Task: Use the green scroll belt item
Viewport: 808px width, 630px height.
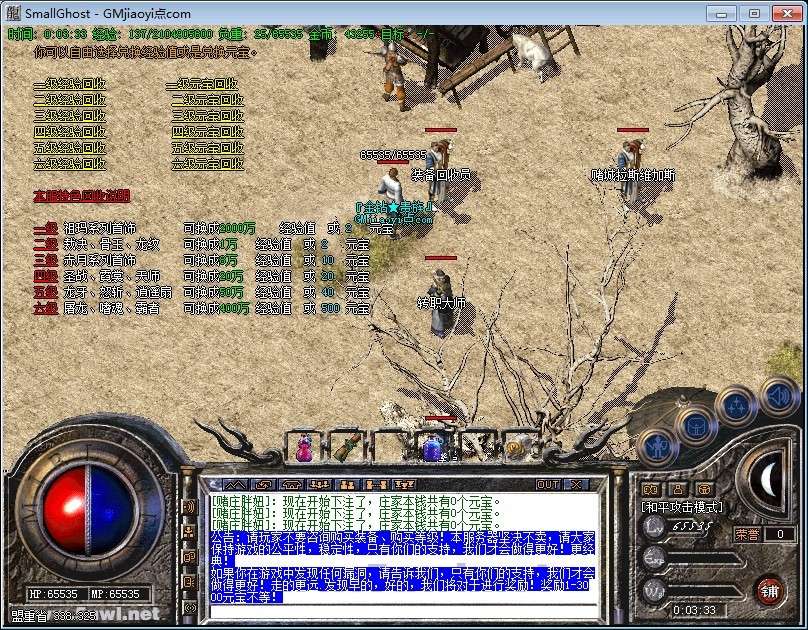Action: 344,447
